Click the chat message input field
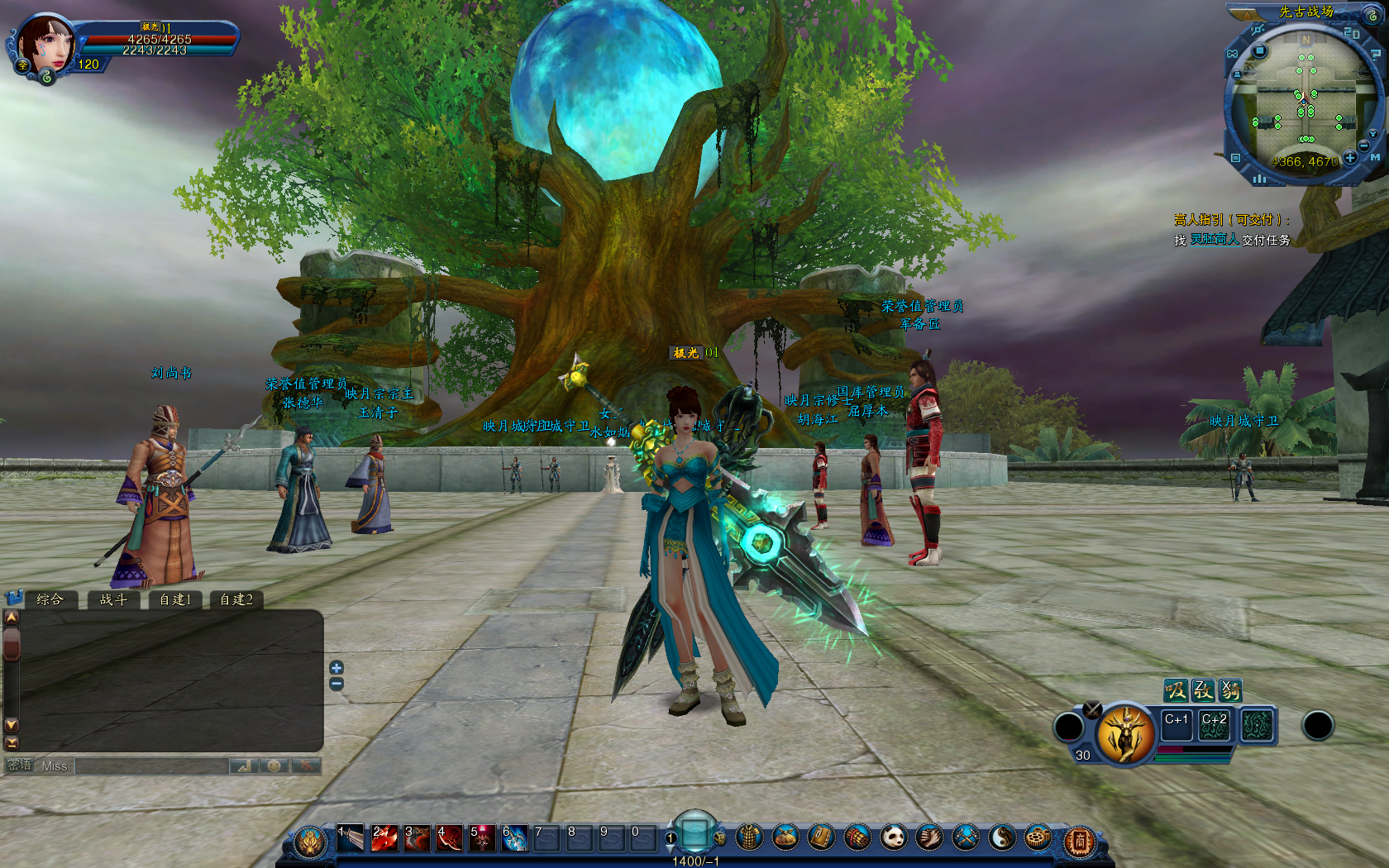 (x=151, y=766)
